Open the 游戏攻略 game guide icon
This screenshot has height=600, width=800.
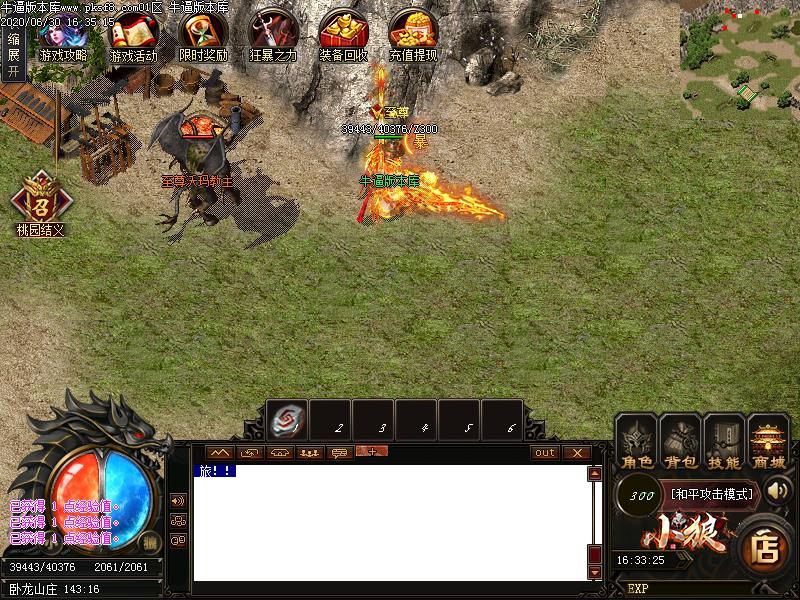[x=62, y=38]
